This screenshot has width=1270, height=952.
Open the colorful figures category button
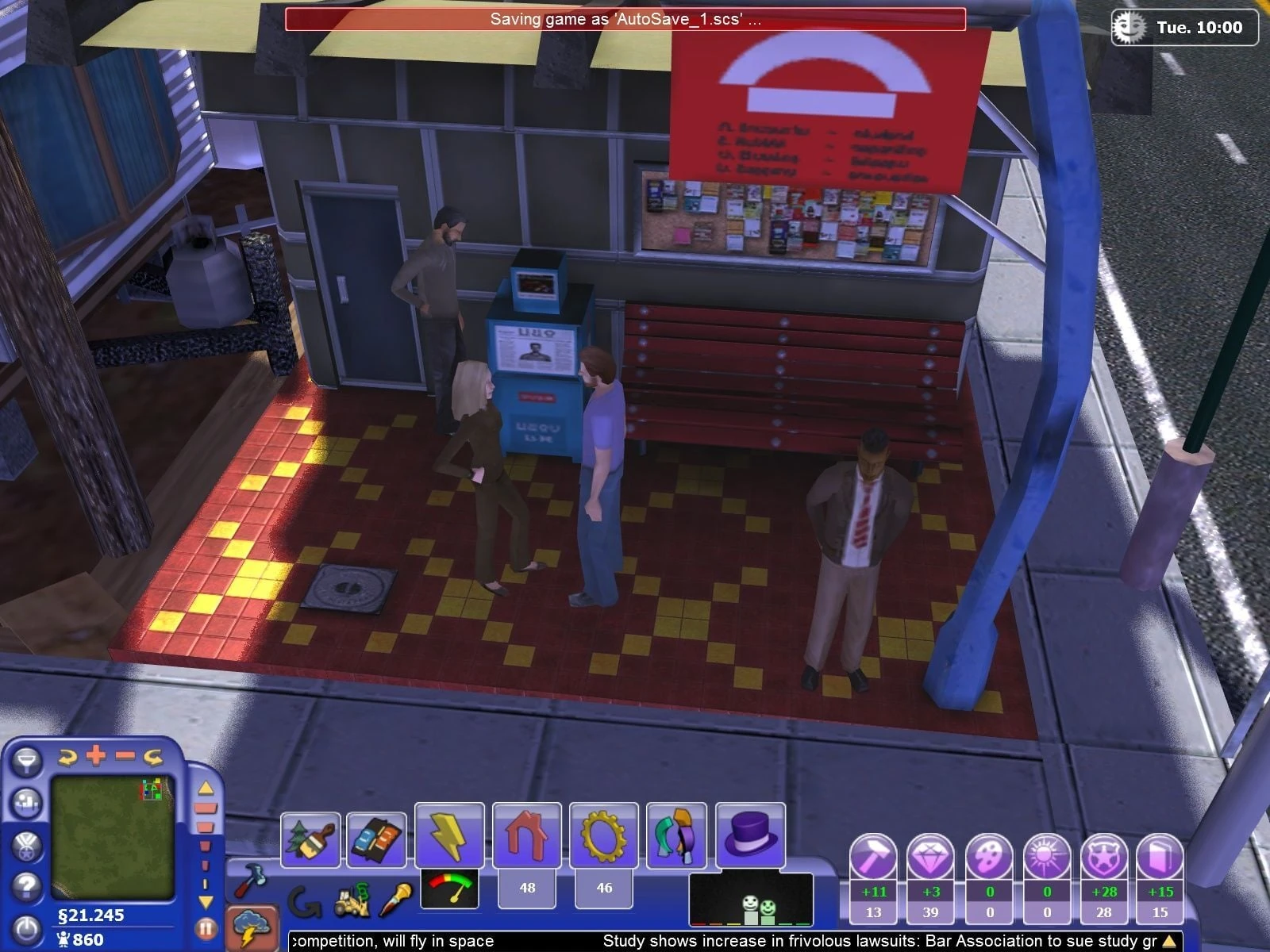[676, 835]
